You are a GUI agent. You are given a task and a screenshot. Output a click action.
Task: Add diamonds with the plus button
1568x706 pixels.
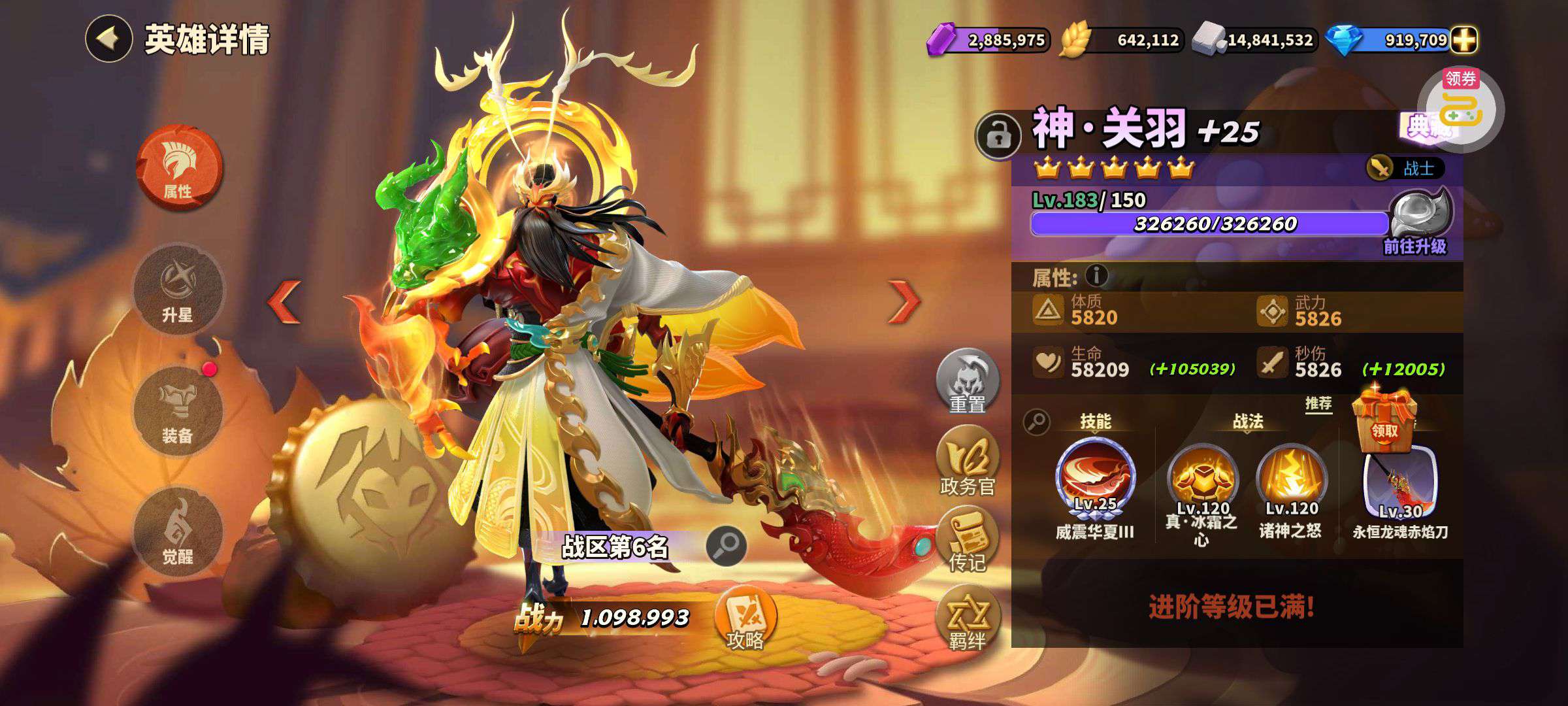coord(1463,41)
